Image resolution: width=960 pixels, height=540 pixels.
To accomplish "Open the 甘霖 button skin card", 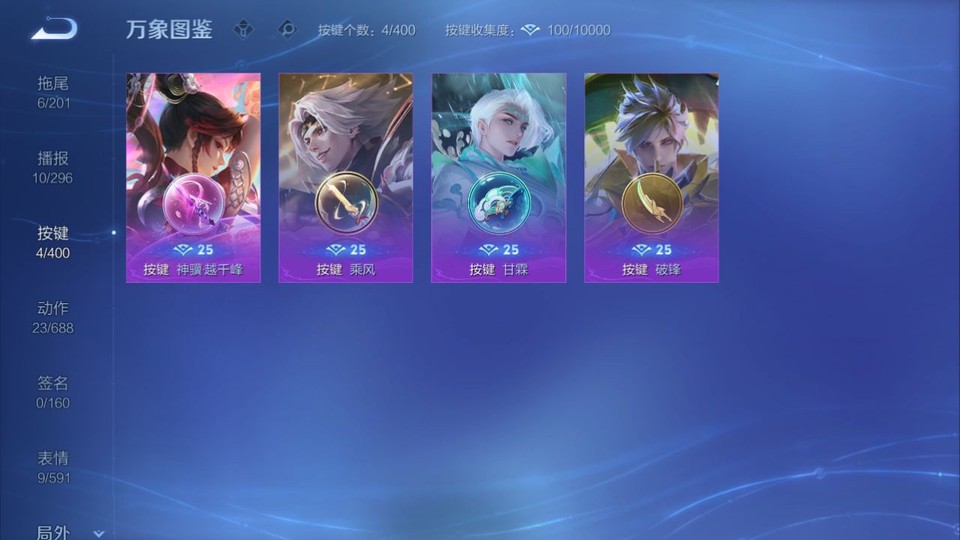I will pos(498,177).
